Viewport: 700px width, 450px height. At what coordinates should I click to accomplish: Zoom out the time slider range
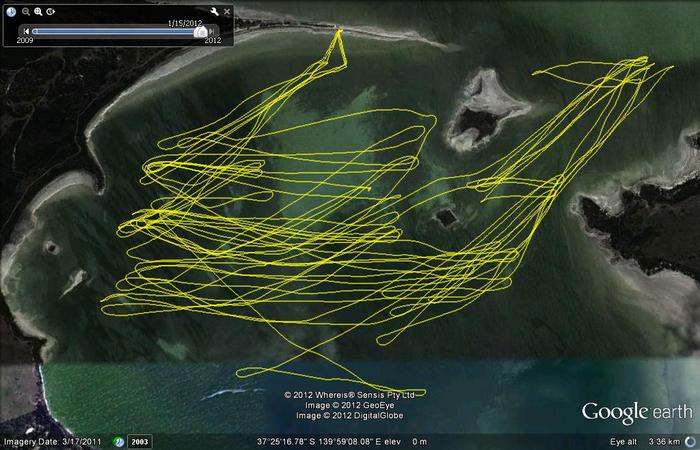[x=25, y=11]
